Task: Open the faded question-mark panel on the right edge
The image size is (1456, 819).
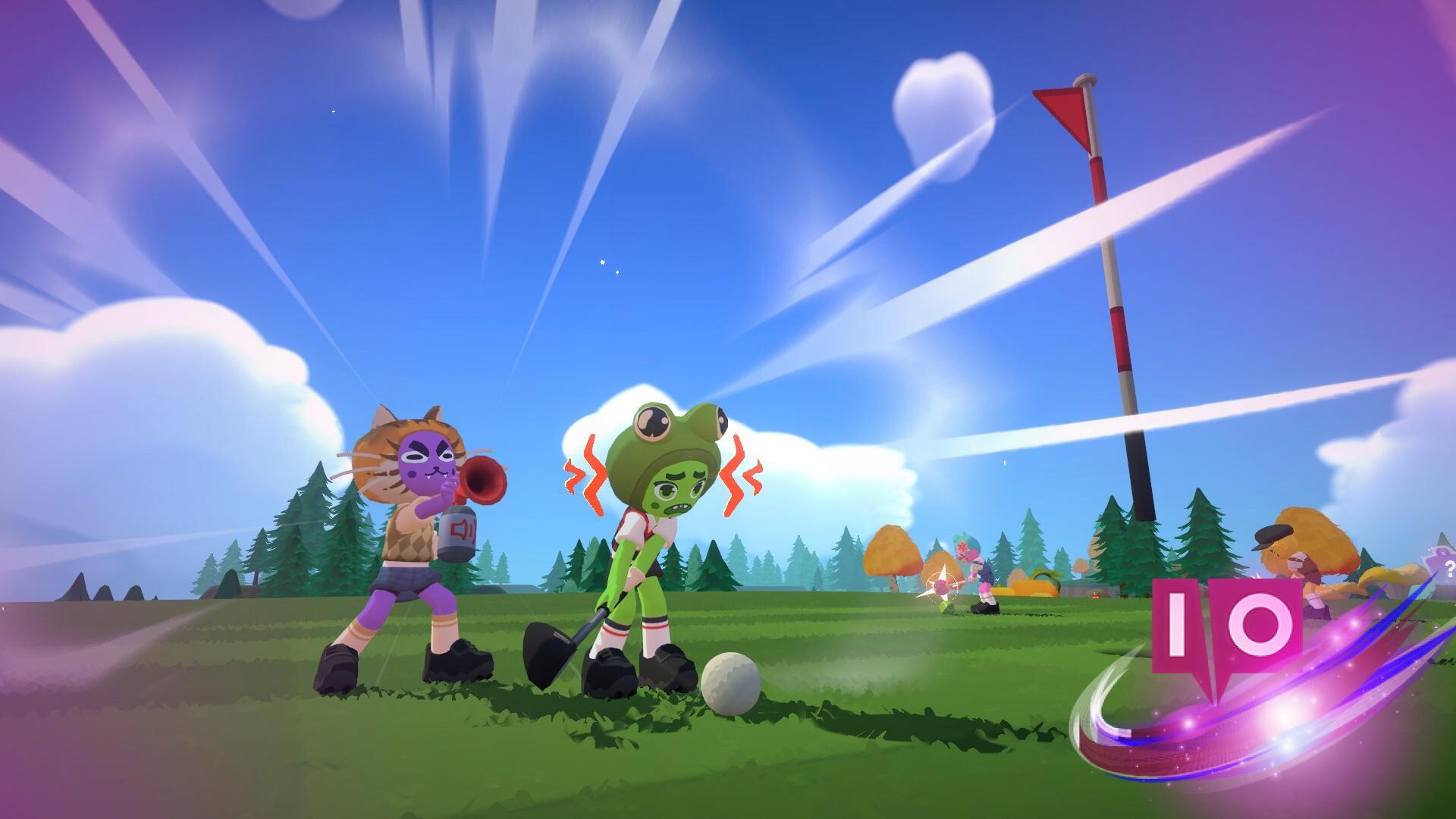Action: pos(1448,570)
